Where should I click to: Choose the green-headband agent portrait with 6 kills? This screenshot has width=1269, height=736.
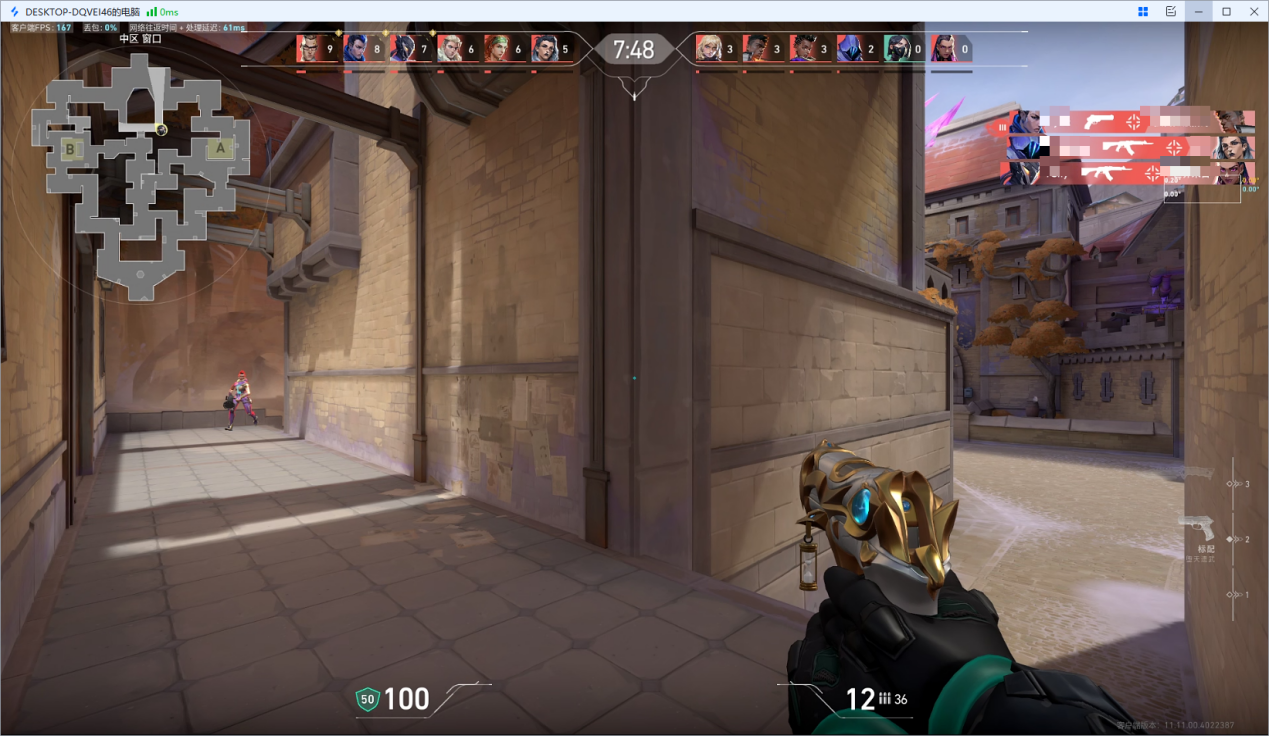(x=497, y=48)
